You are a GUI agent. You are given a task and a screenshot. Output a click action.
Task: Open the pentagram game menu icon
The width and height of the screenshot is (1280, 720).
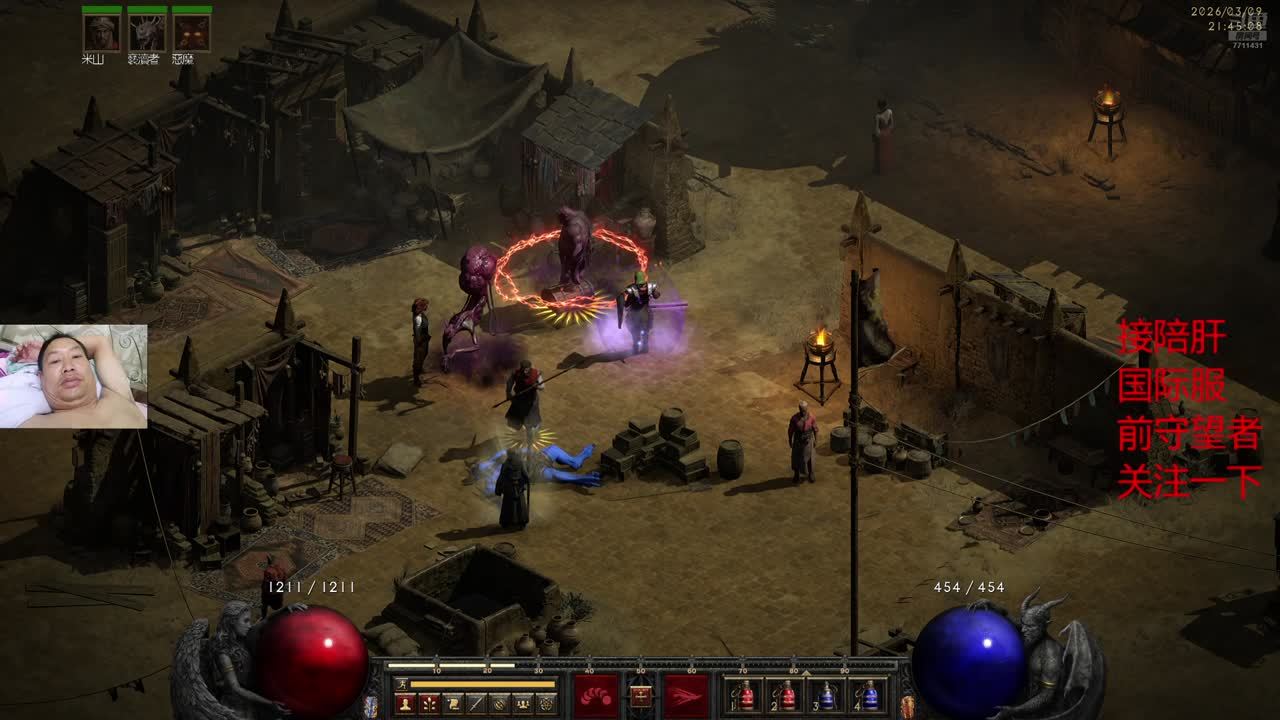click(x=546, y=703)
